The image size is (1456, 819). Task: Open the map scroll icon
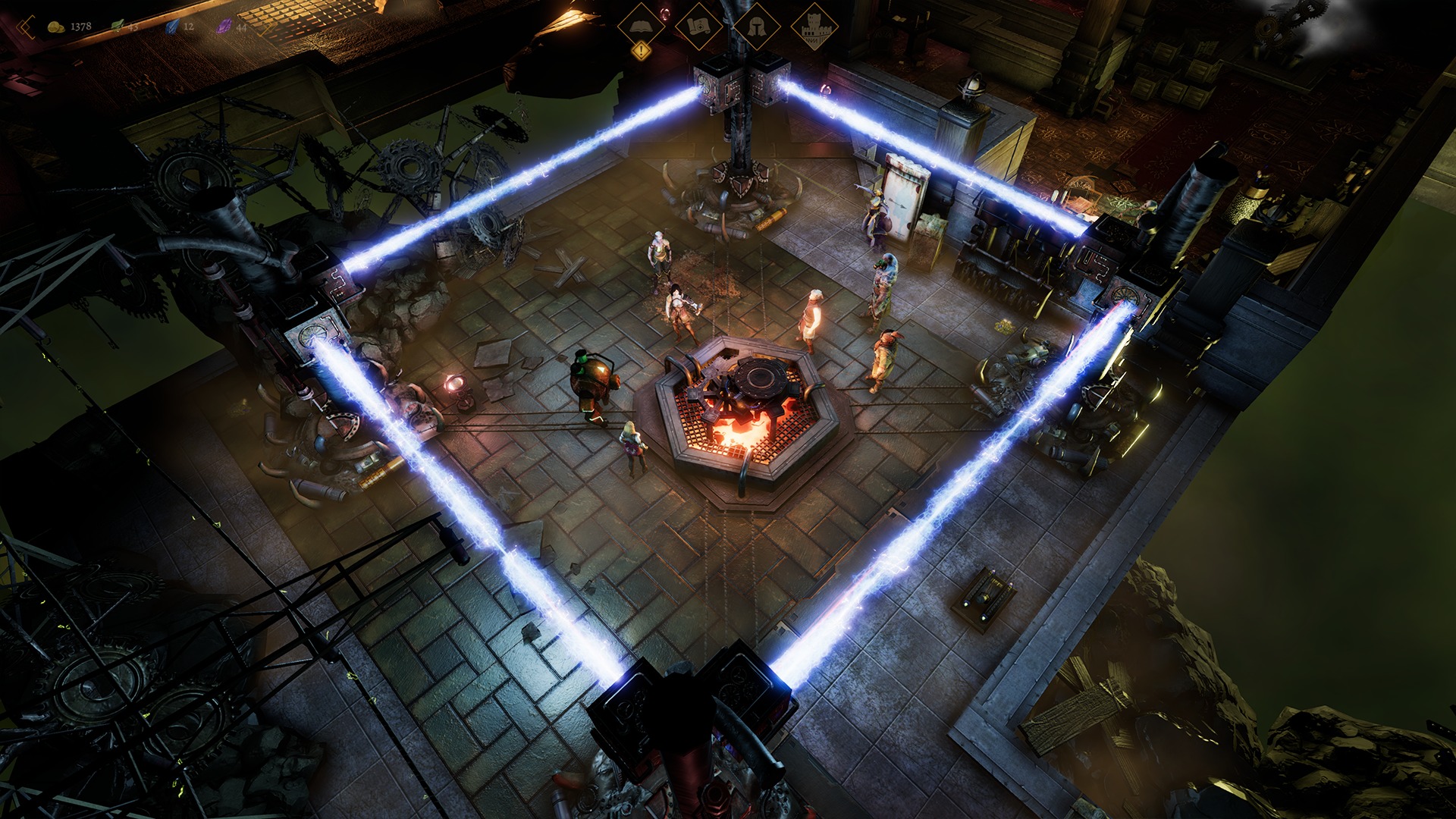click(698, 27)
